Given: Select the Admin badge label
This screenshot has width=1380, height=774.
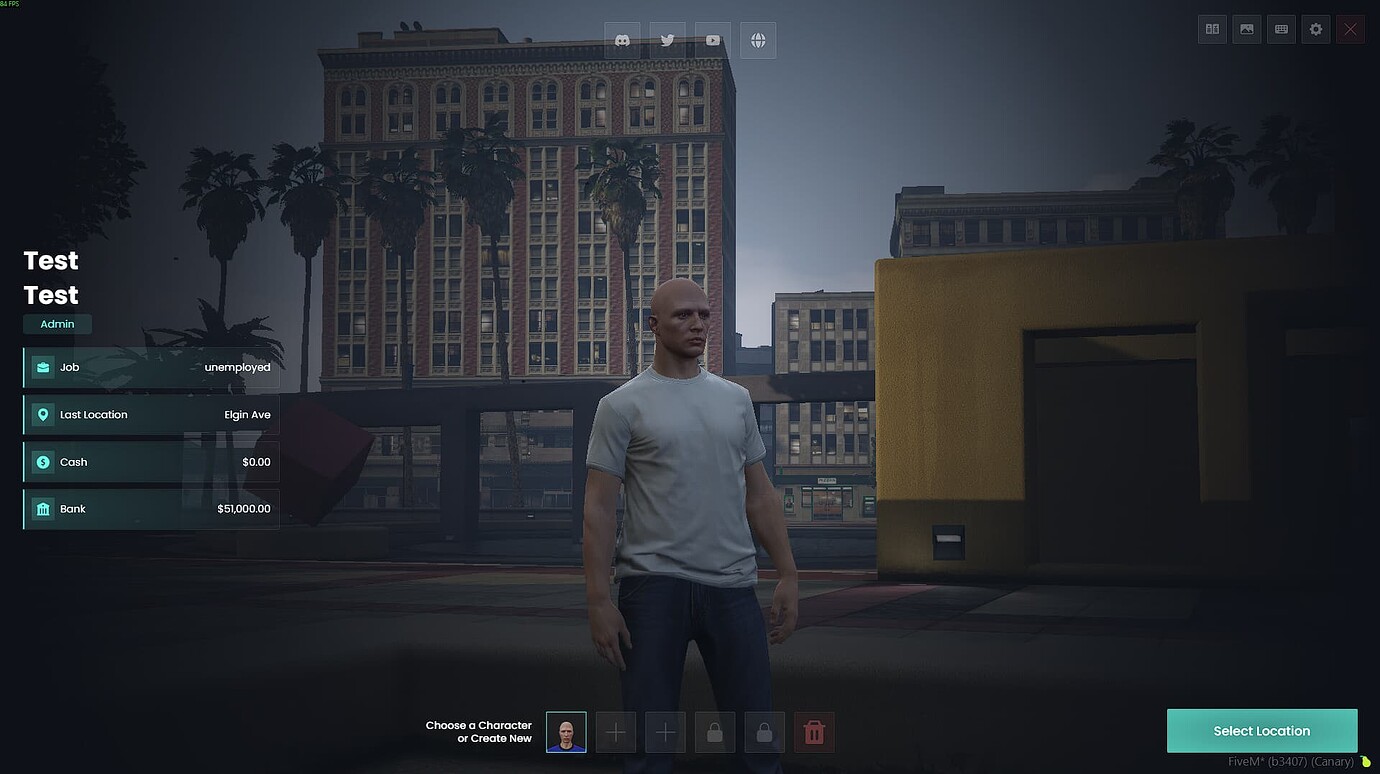Looking at the screenshot, I should point(57,323).
